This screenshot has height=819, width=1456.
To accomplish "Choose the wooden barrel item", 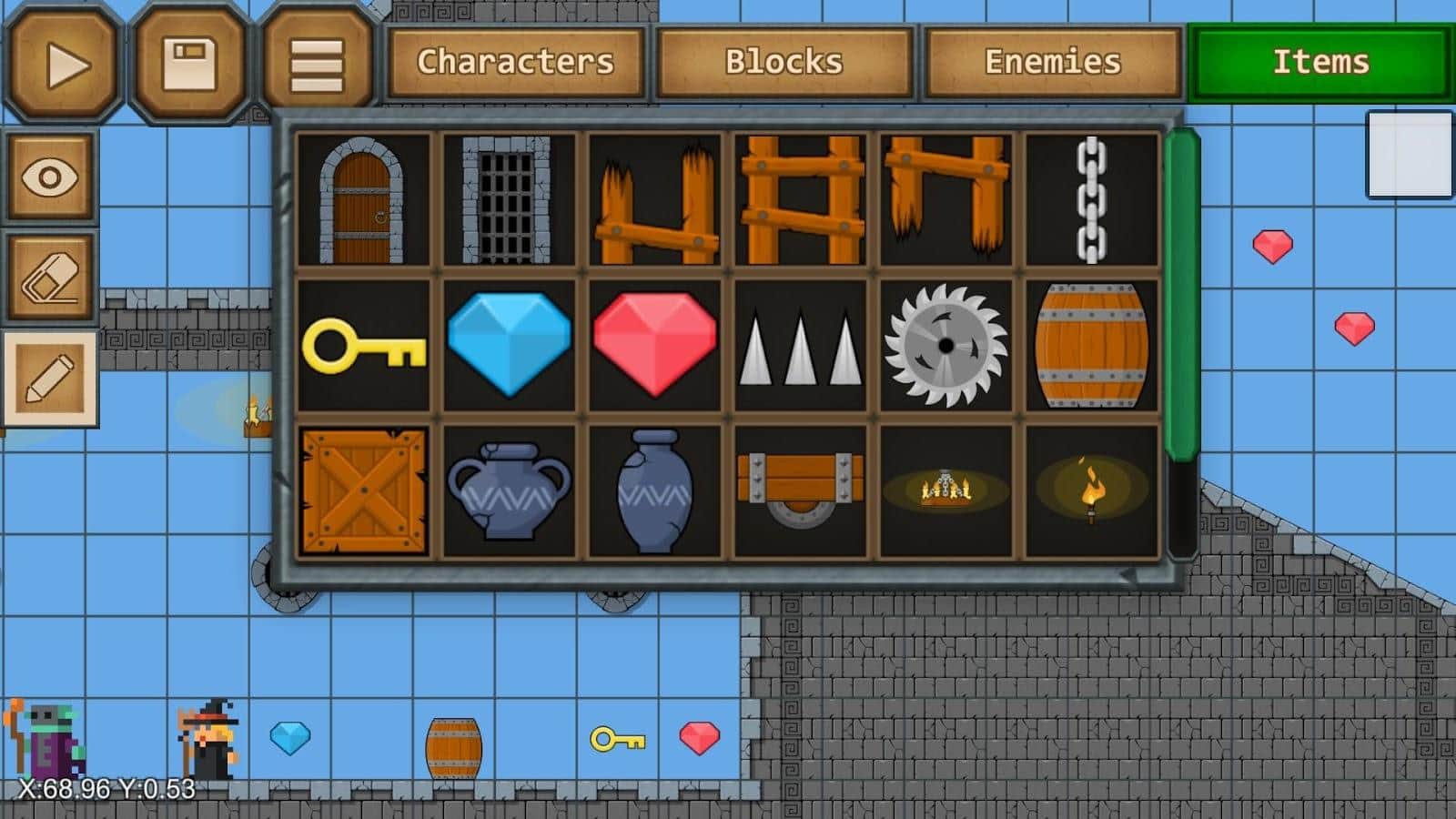I will [x=1090, y=346].
